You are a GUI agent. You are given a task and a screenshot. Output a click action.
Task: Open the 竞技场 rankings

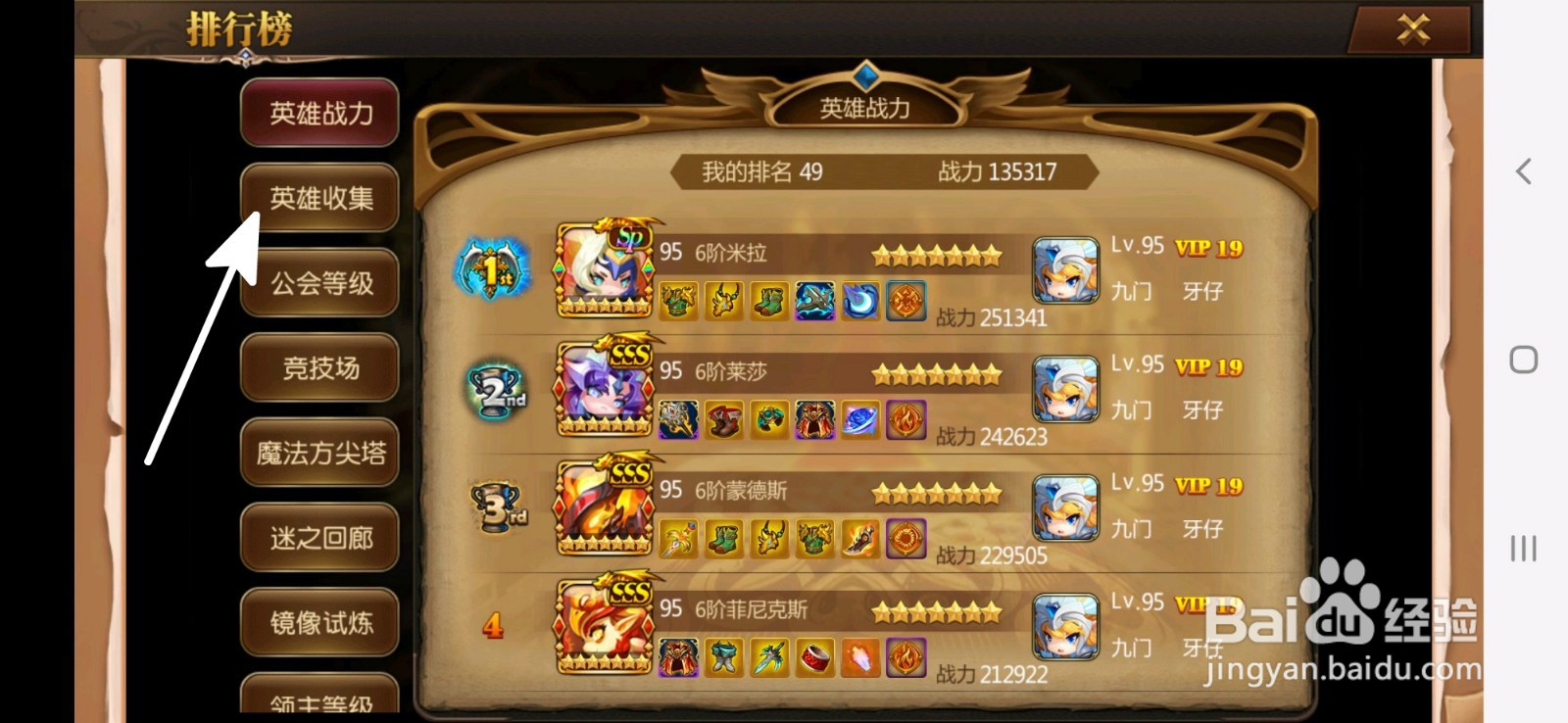[x=318, y=367]
